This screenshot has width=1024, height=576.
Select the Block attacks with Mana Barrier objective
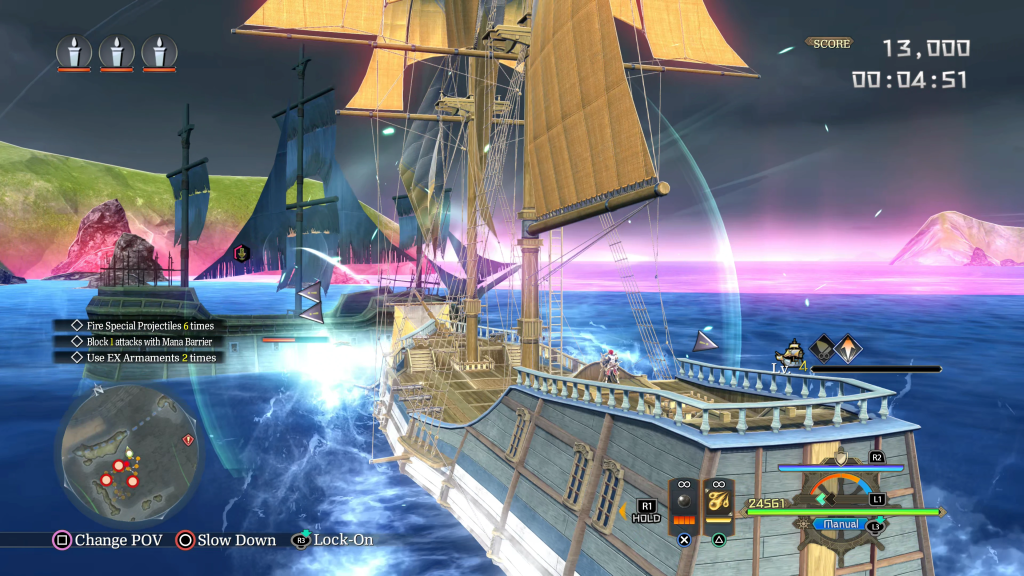142,342
